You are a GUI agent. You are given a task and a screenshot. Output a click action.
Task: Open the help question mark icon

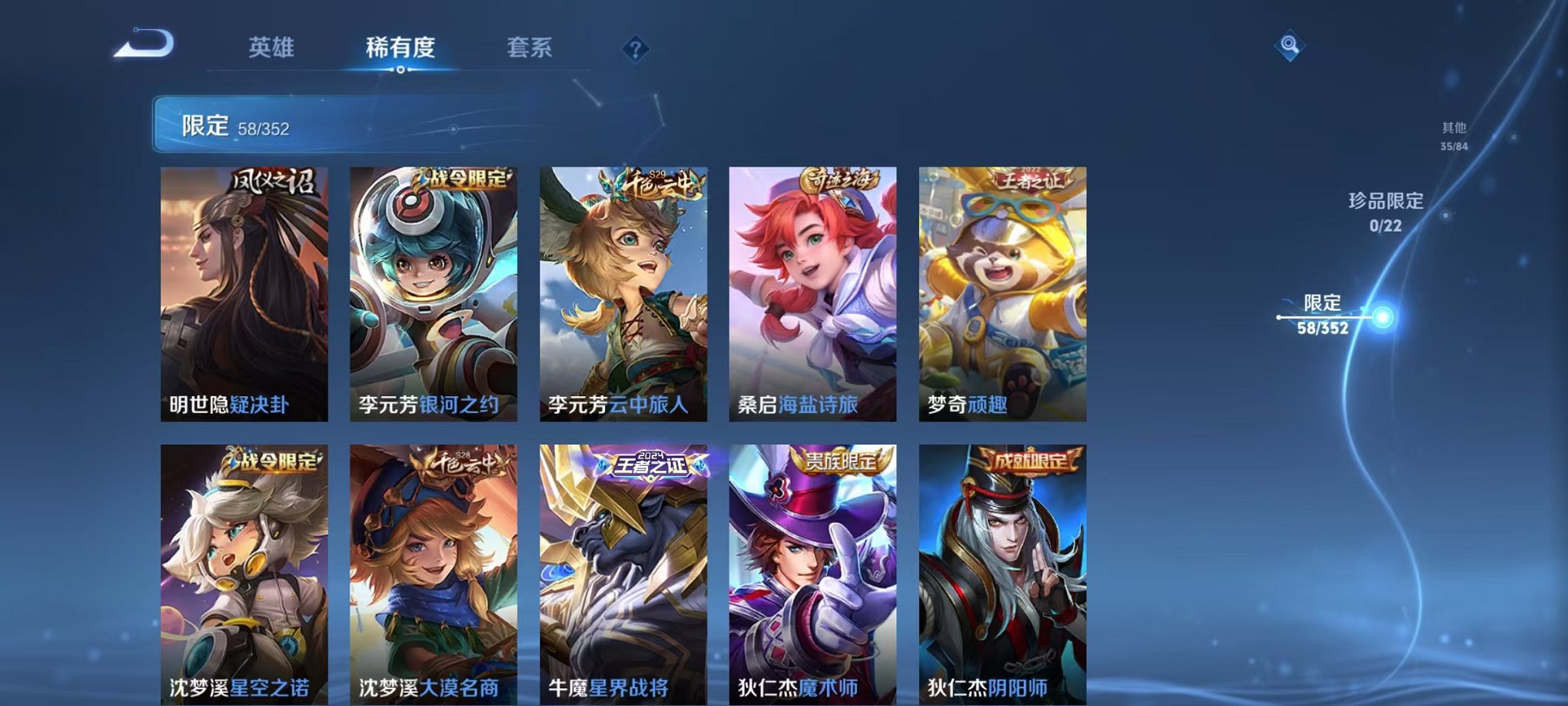pyautogui.click(x=634, y=50)
